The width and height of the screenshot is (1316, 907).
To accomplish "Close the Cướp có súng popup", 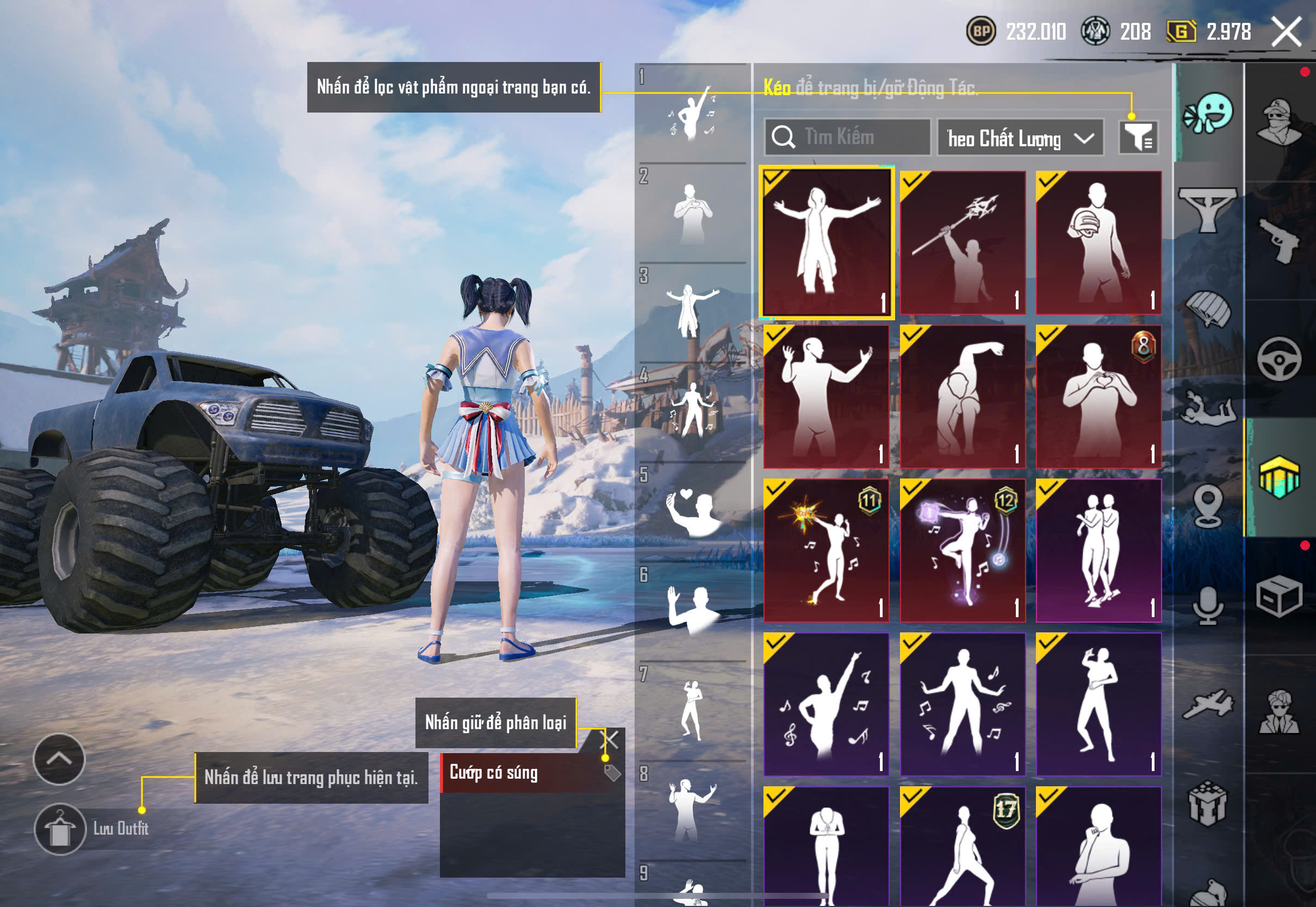I will tap(609, 740).
